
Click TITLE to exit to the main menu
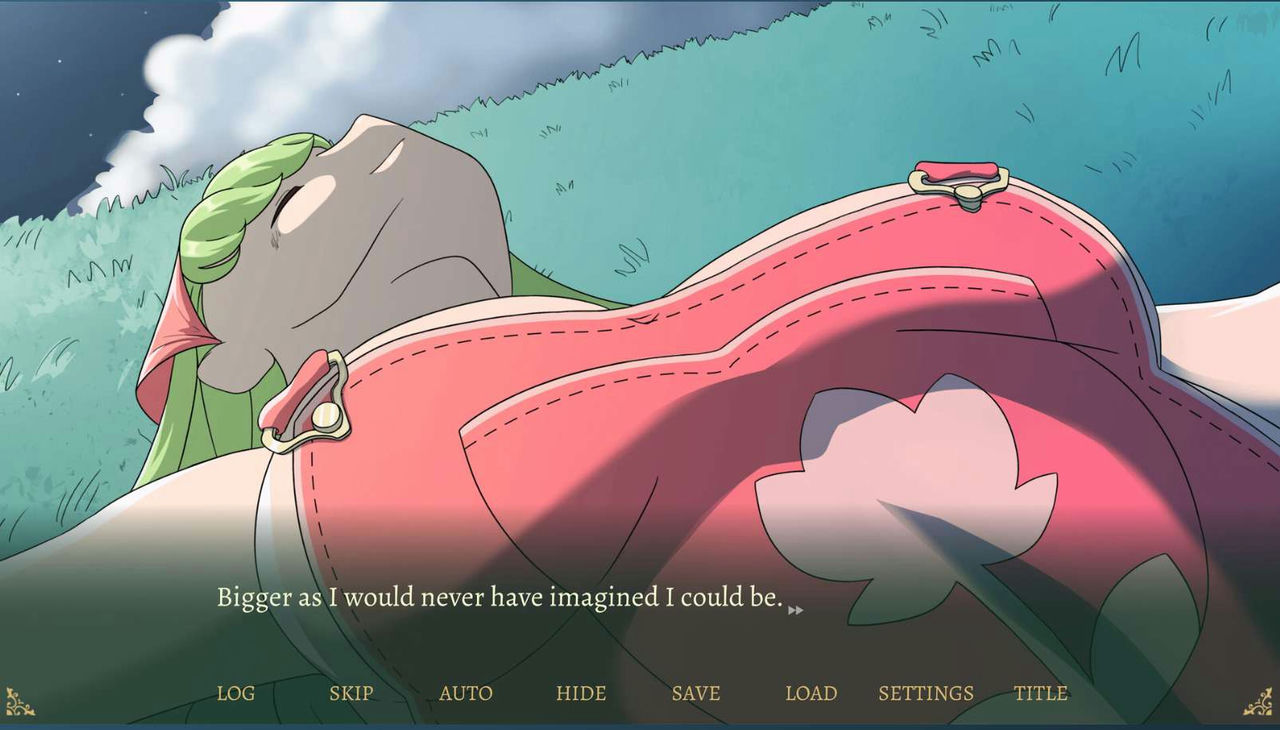tap(1041, 693)
